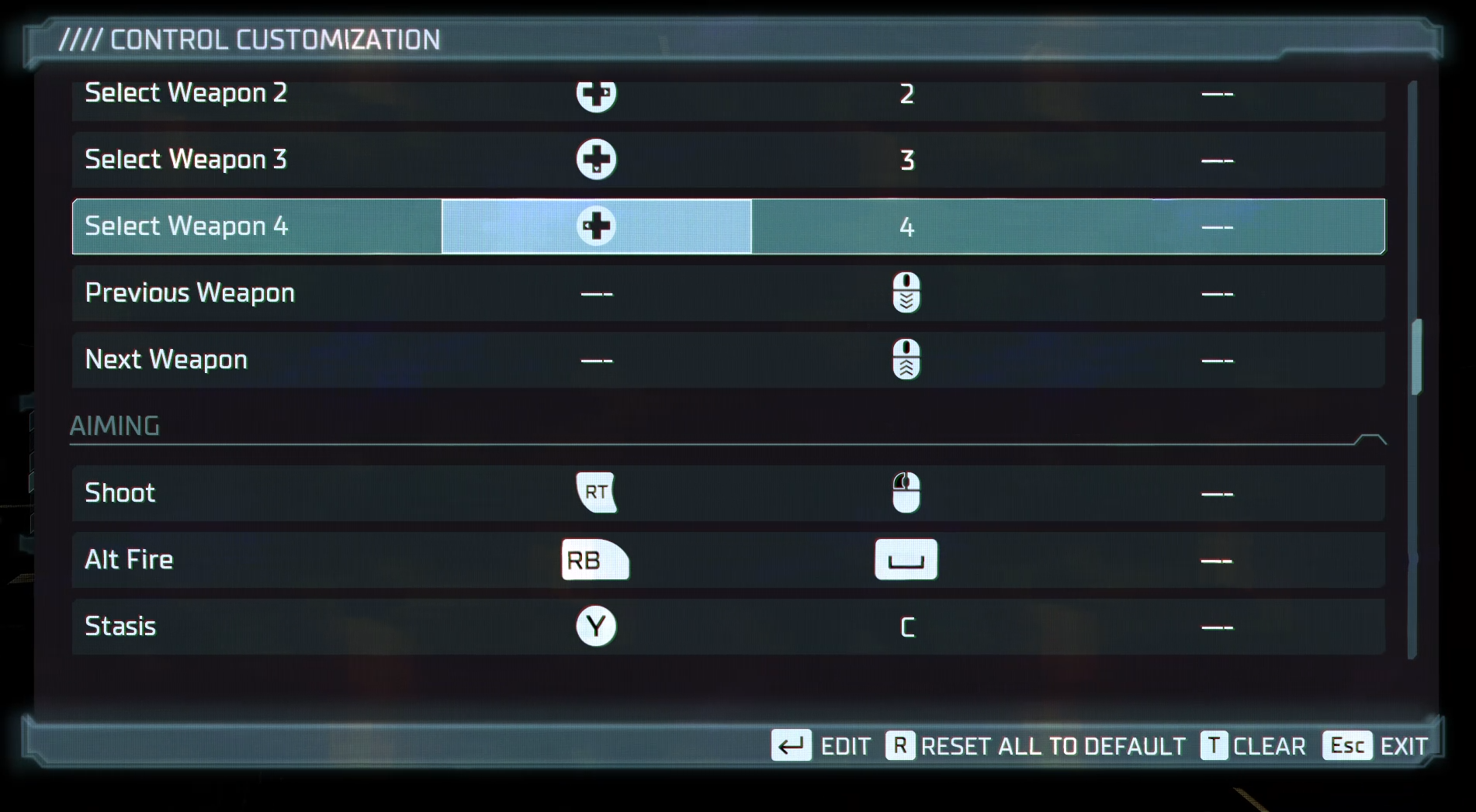Click the left mouse button icon for Shoot

pos(906,492)
